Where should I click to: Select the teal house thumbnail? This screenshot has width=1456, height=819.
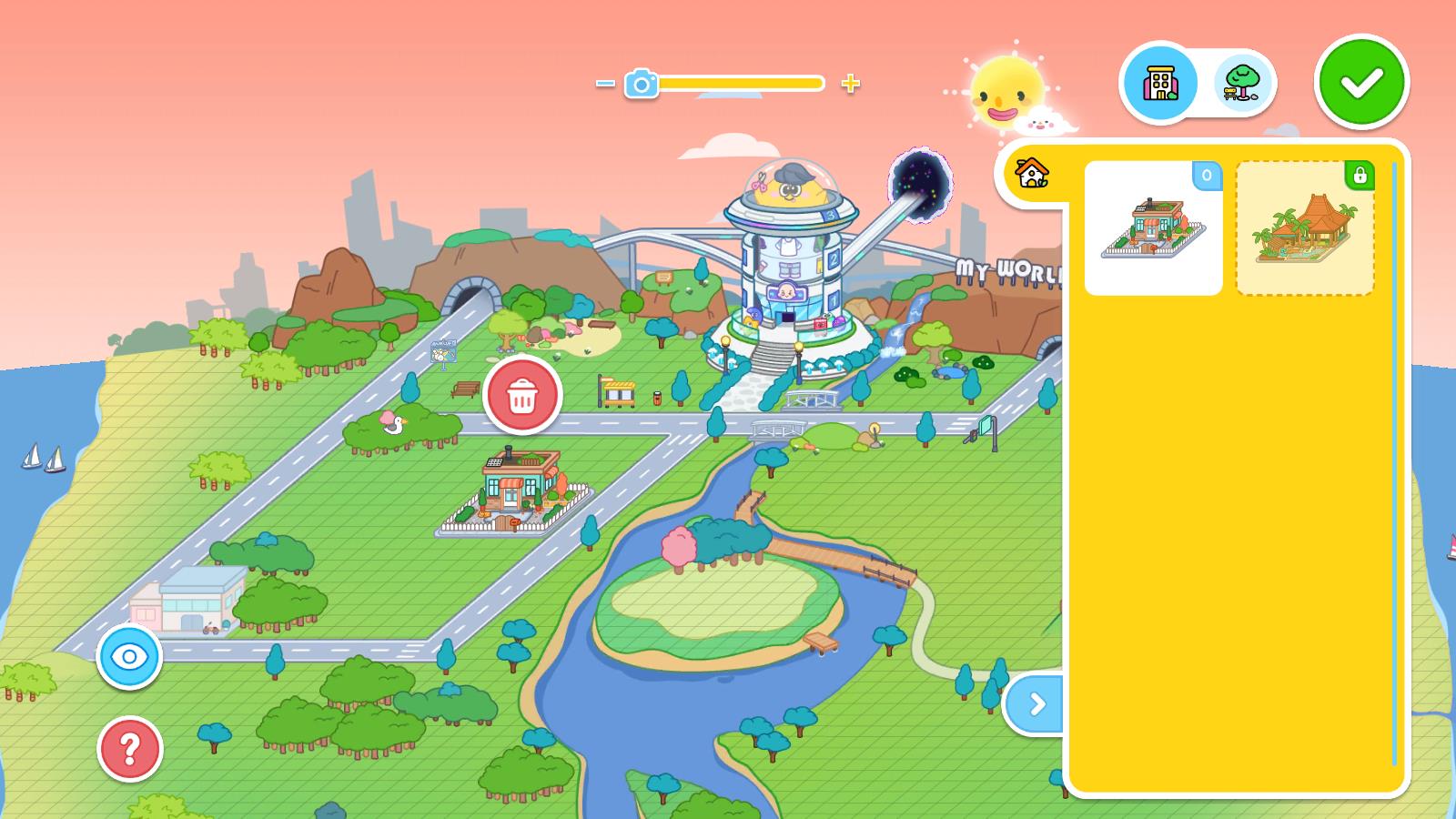click(1153, 228)
